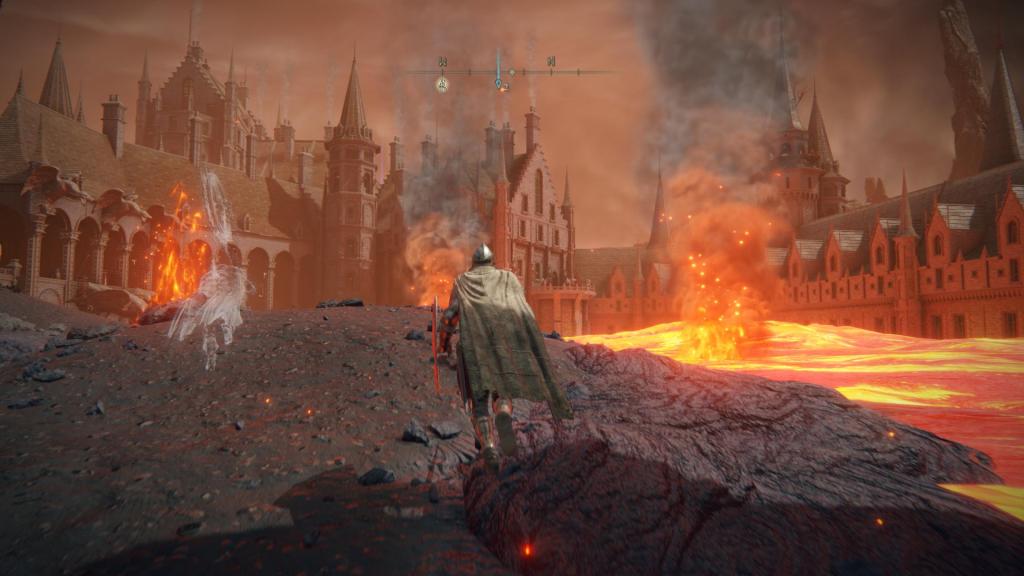The width and height of the screenshot is (1024, 576).
Task: Click the glowing white marker on compass
Action: click(x=442, y=85)
